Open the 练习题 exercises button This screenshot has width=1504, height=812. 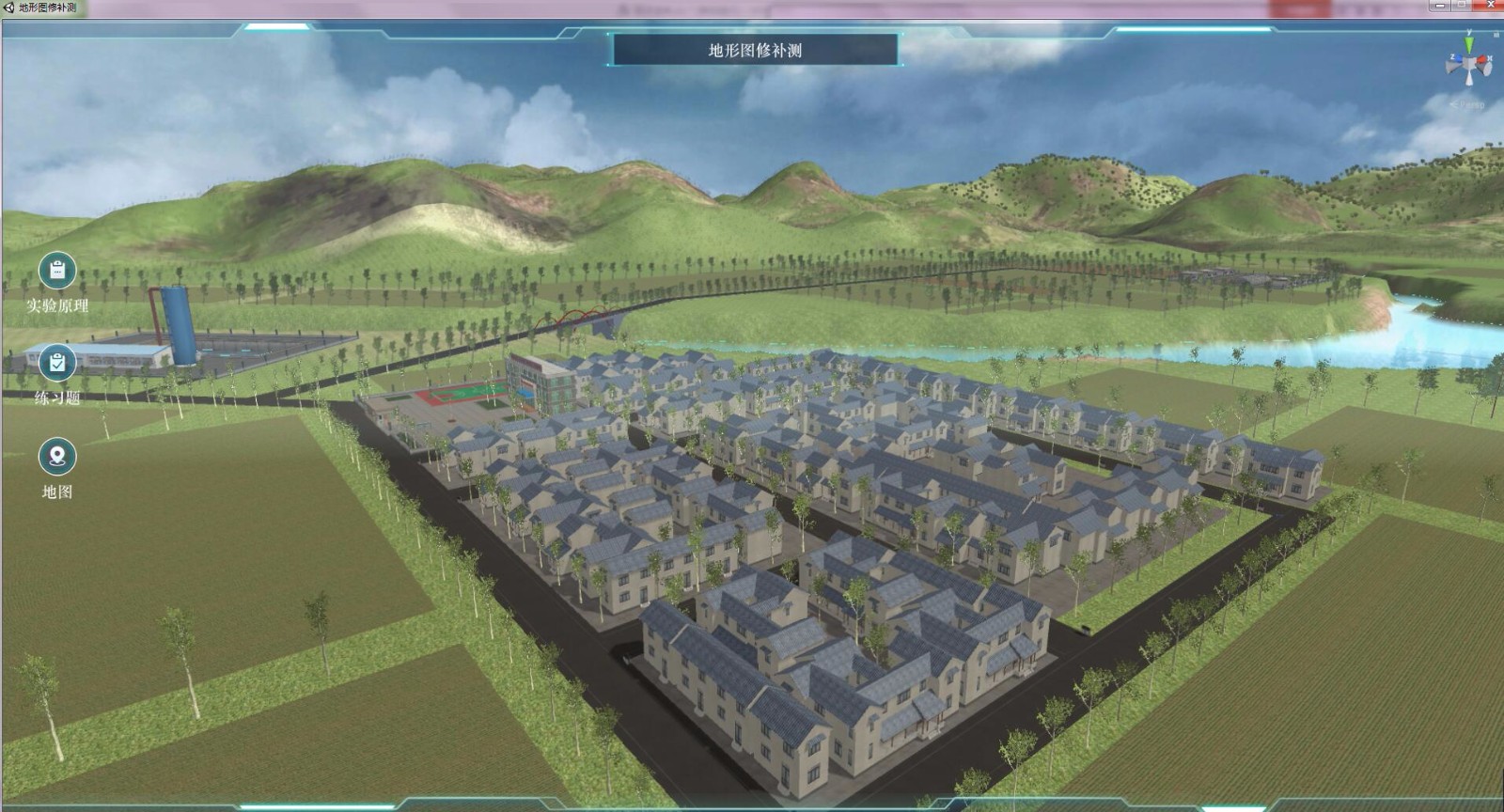coord(57,364)
